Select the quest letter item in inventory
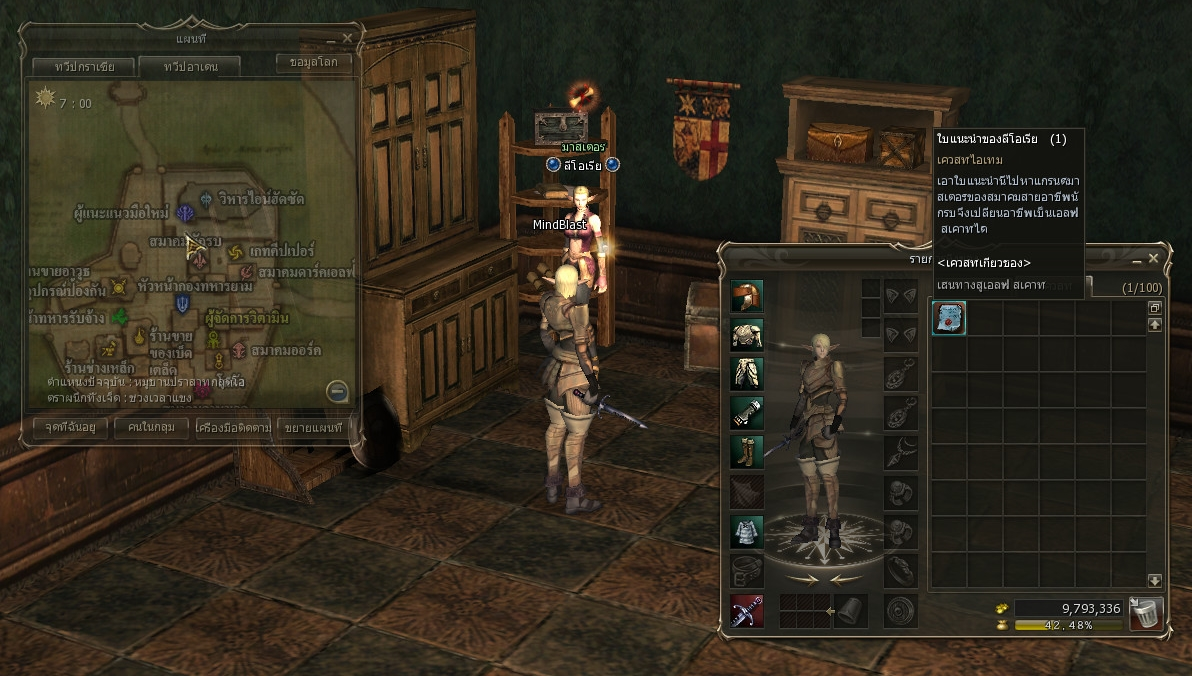Image resolution: width=1192 pixels, height=676 pixels. [949, 318]
